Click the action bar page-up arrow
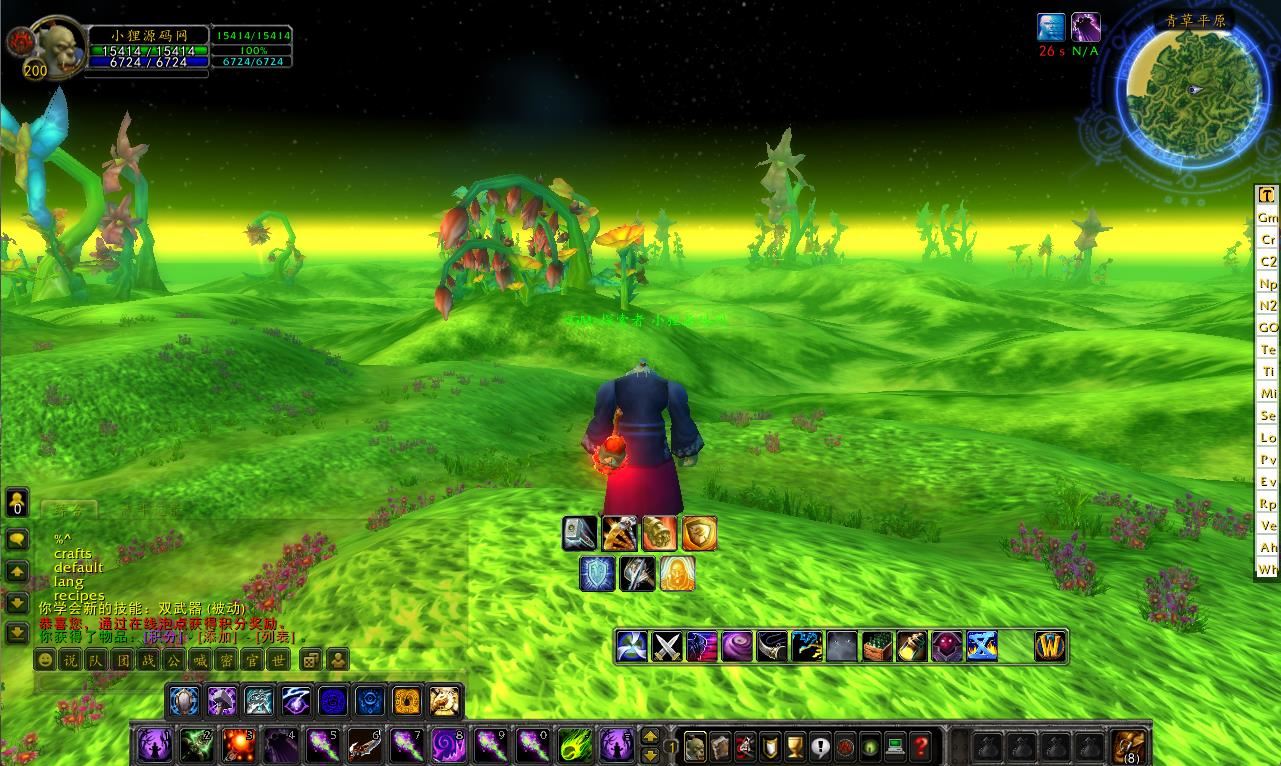 point(649,737)
